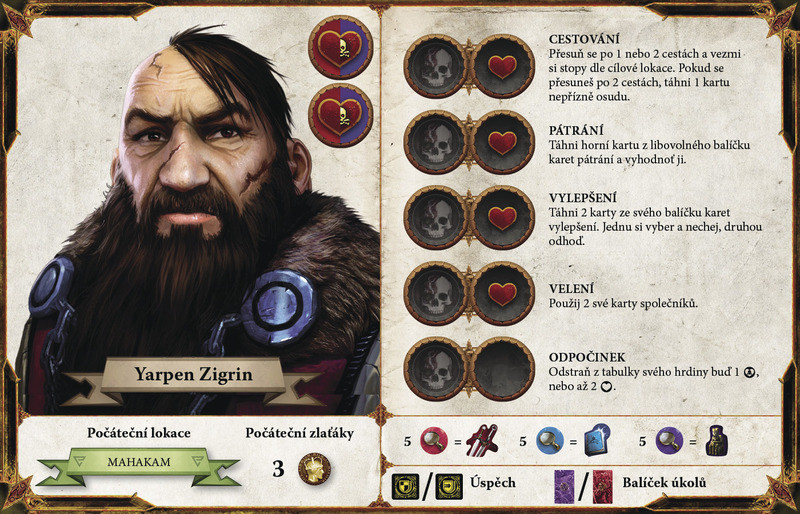800x514 pixels.
Task: Choose the skull slot next to Pátrání
Action: click(435, 142)
